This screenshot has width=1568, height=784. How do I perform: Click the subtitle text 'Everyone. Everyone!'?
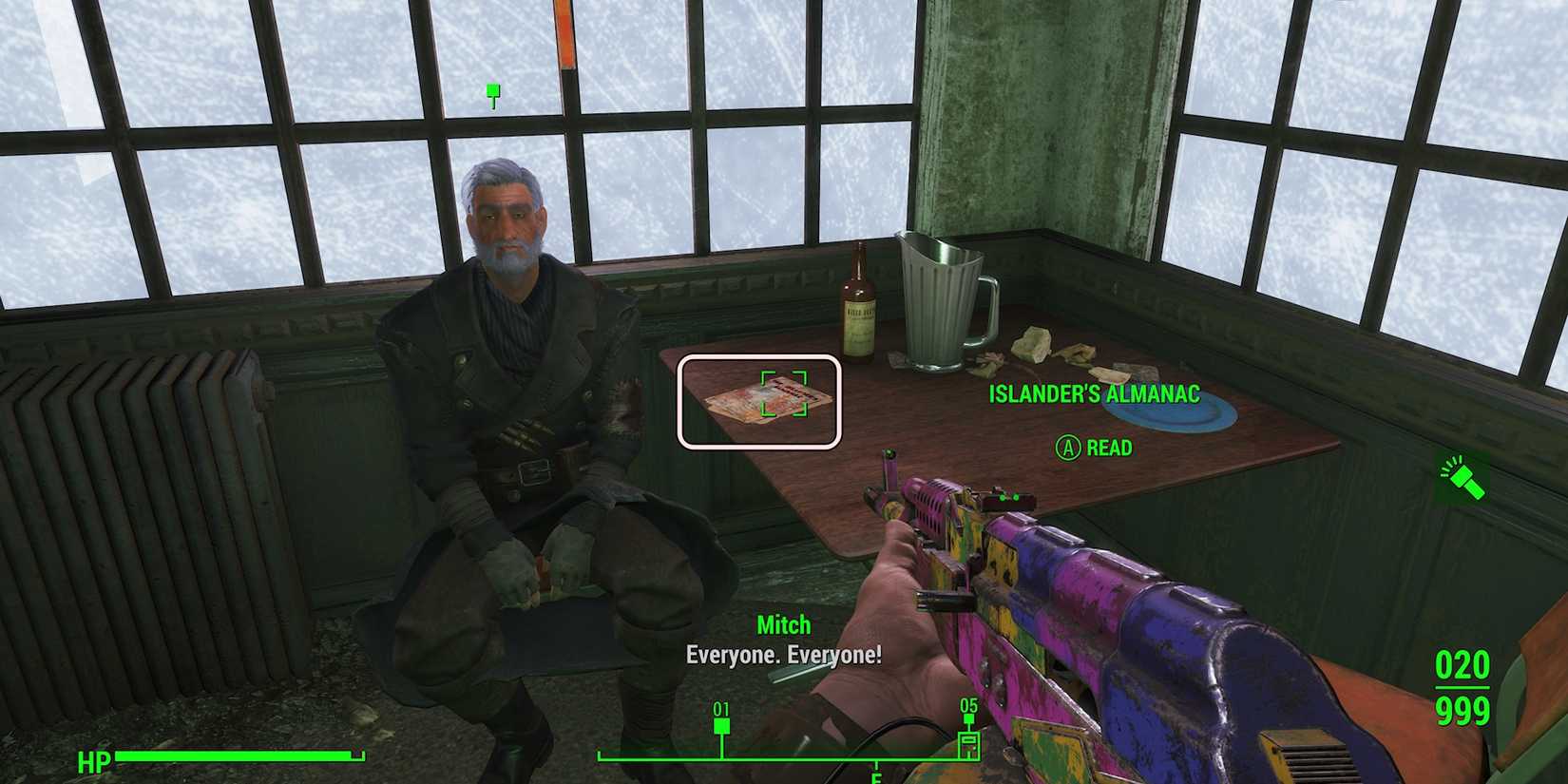pos(783,654)
